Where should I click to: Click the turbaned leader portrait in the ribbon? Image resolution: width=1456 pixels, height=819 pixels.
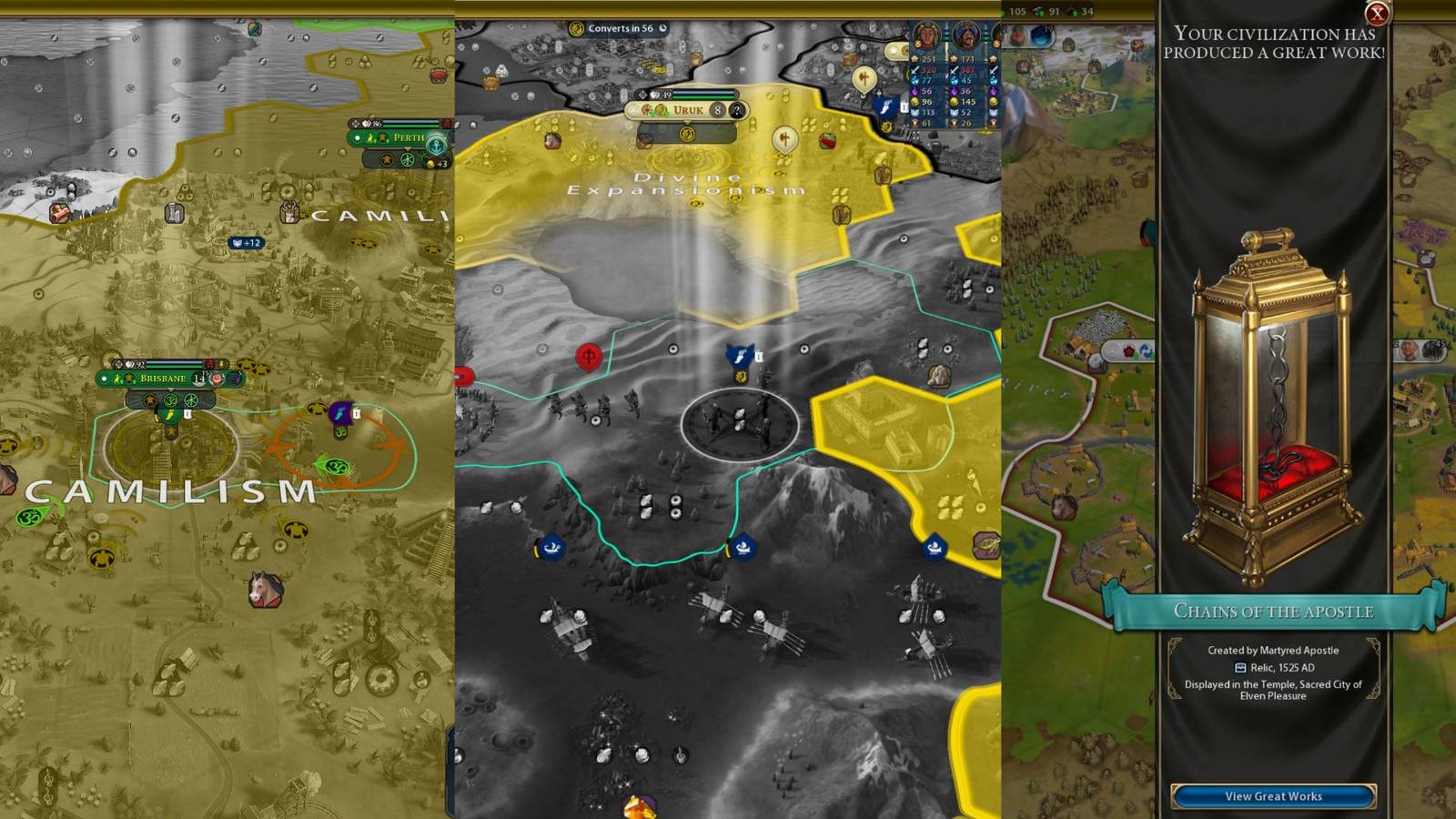click(x=968, y=34)
